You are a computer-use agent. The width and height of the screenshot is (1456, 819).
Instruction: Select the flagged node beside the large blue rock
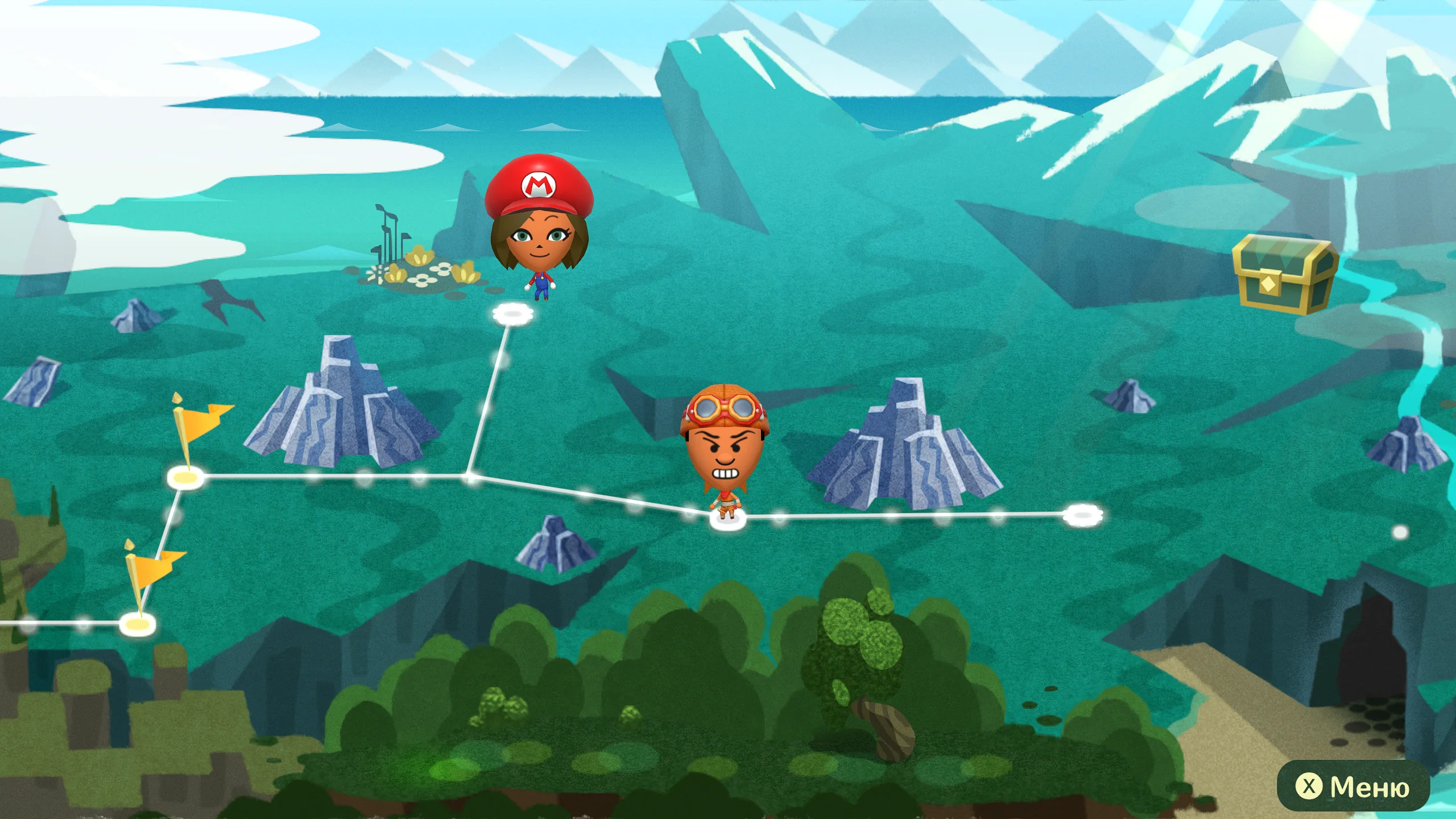tap(185, 477)
